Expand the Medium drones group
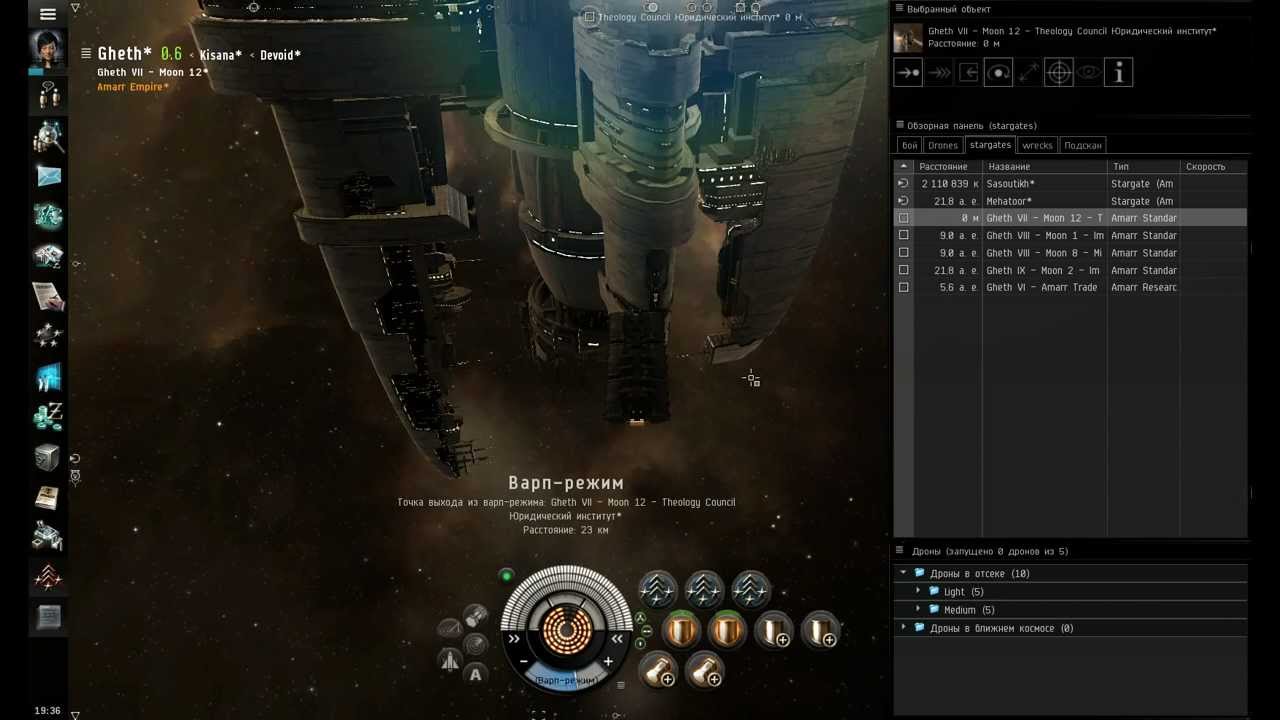 click(918, 610)
